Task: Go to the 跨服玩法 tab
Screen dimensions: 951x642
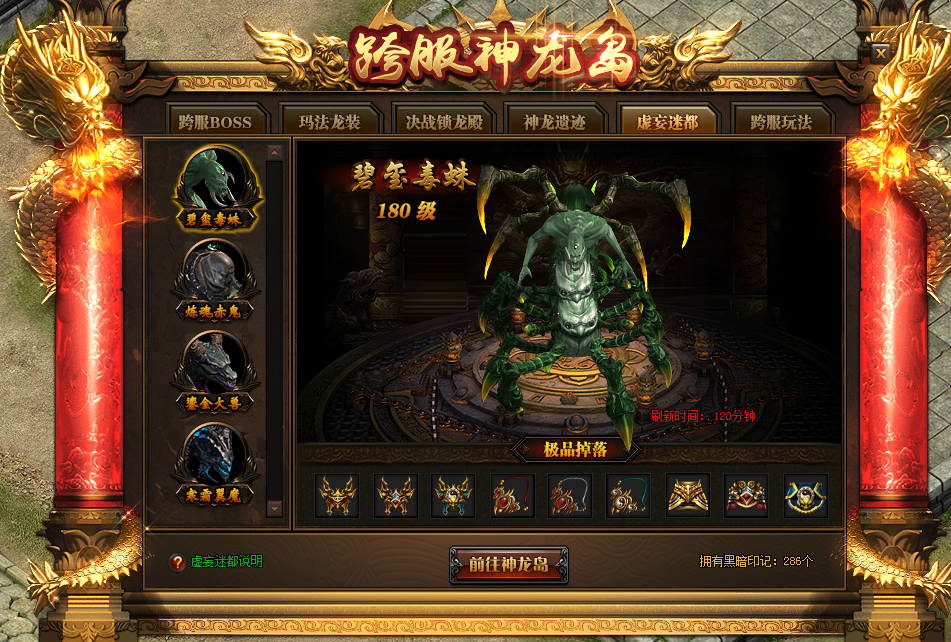Action: pyautogui.click(x=781, y=122)
